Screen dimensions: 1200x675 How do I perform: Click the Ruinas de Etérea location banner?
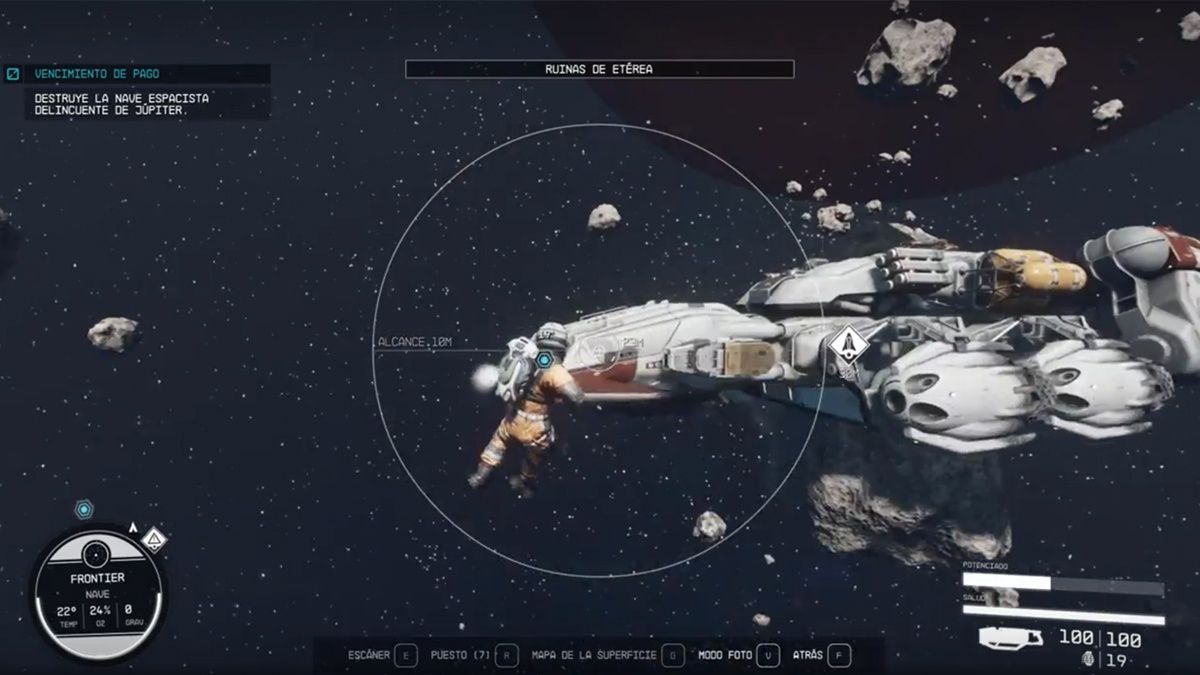coord(599,69)
